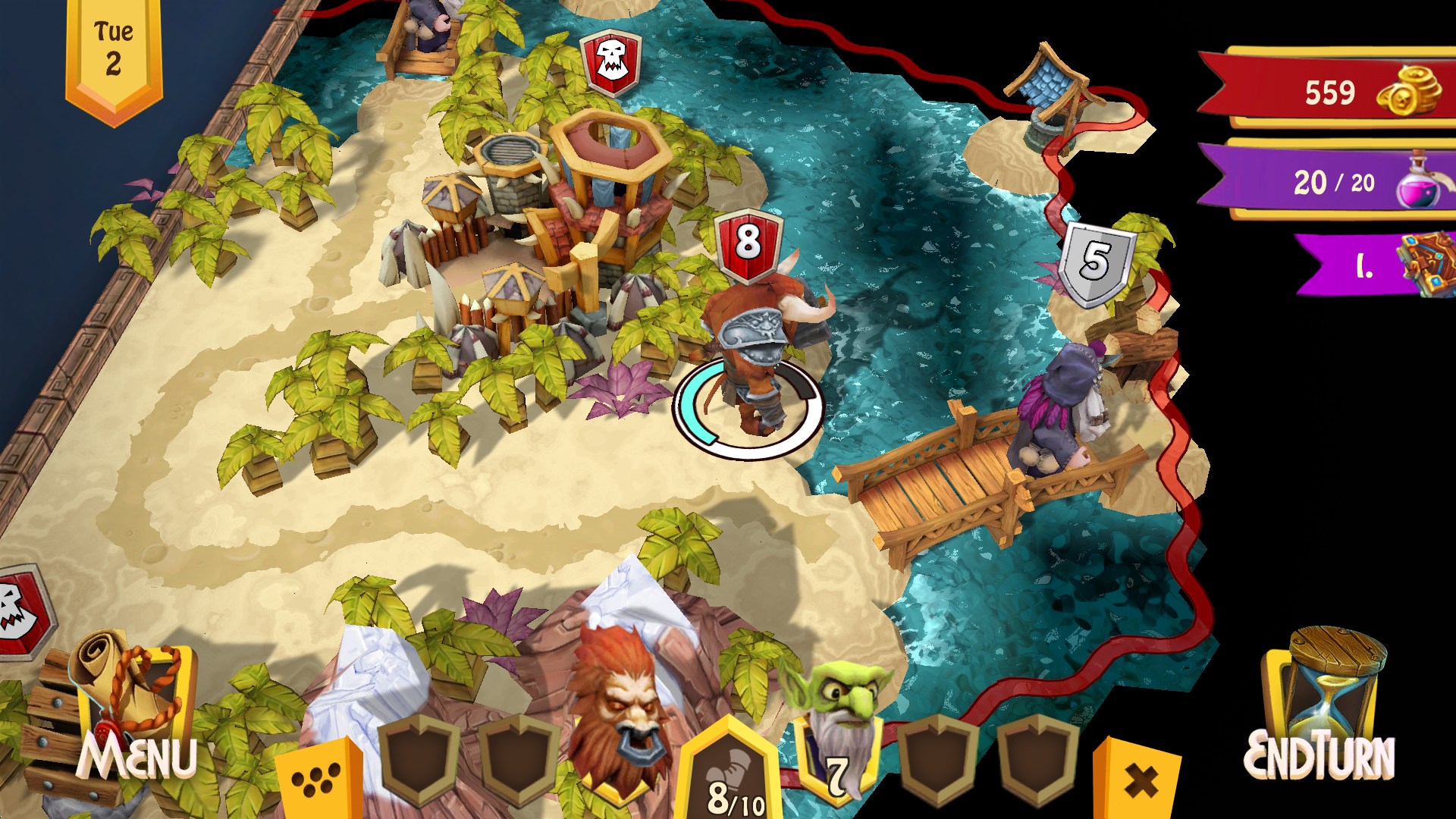Open the spellbook banner

click(1380, 265)
